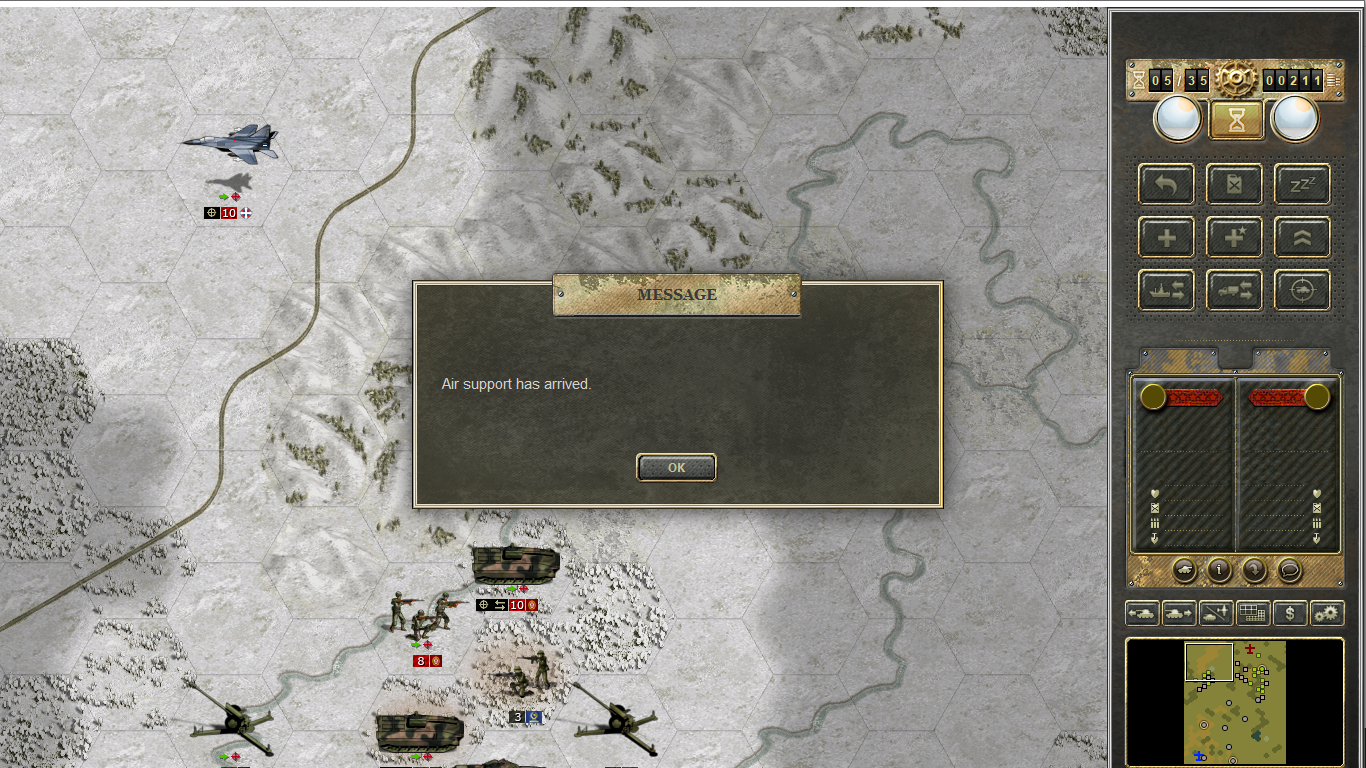This screenshot has height=768, width=1366.
Task: Reinforce the unit with the plain plus button
Action: pos(1166,238)
